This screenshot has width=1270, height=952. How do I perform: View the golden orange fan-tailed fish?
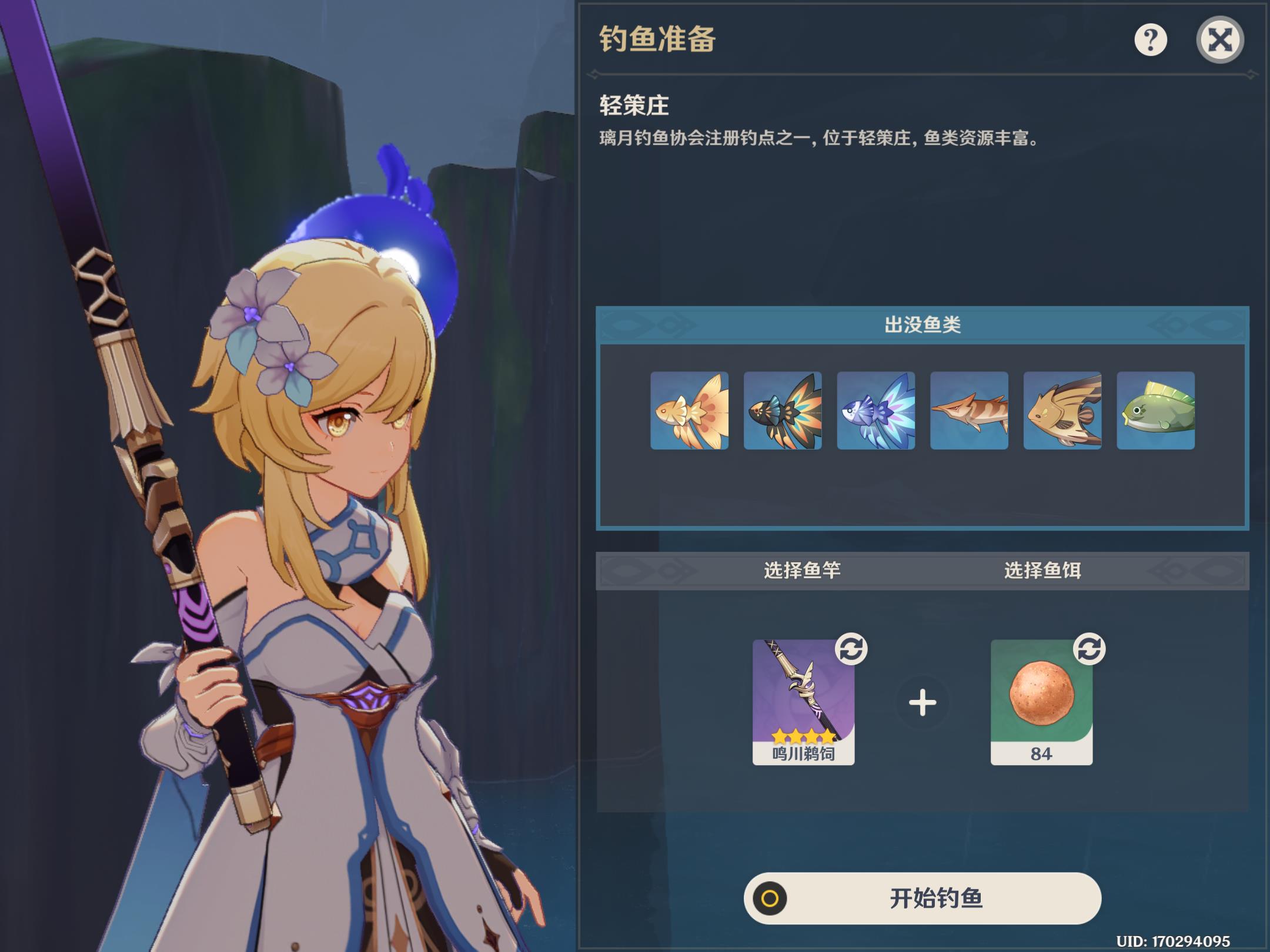689,411
